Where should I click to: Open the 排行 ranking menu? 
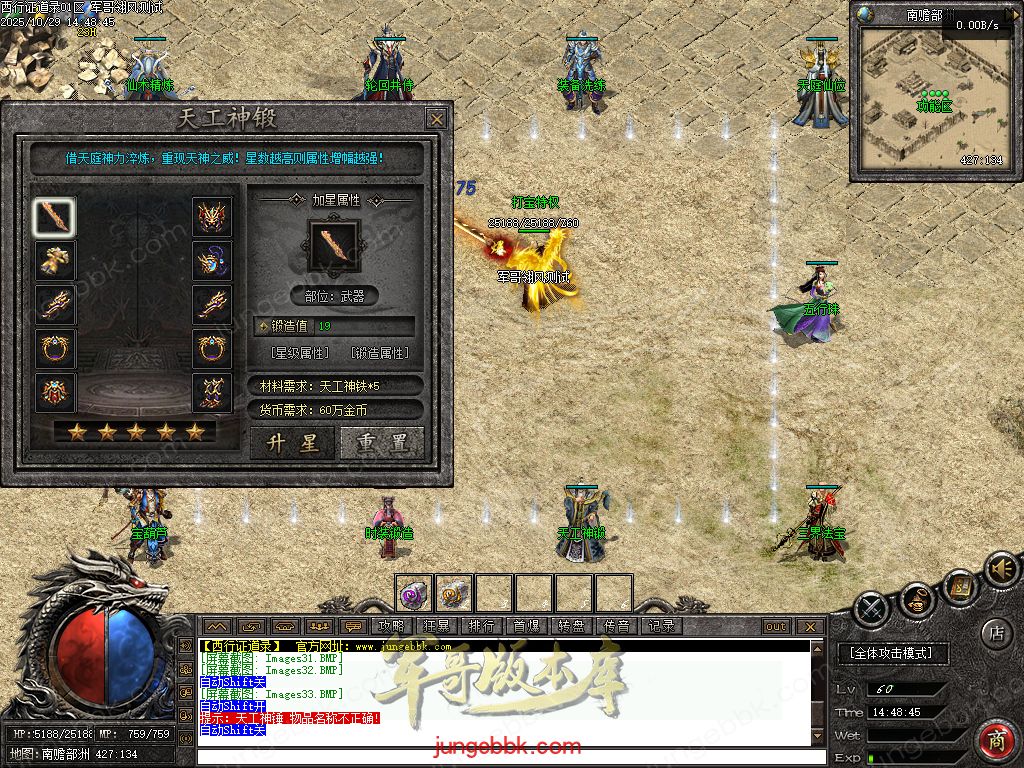(481, 627)
